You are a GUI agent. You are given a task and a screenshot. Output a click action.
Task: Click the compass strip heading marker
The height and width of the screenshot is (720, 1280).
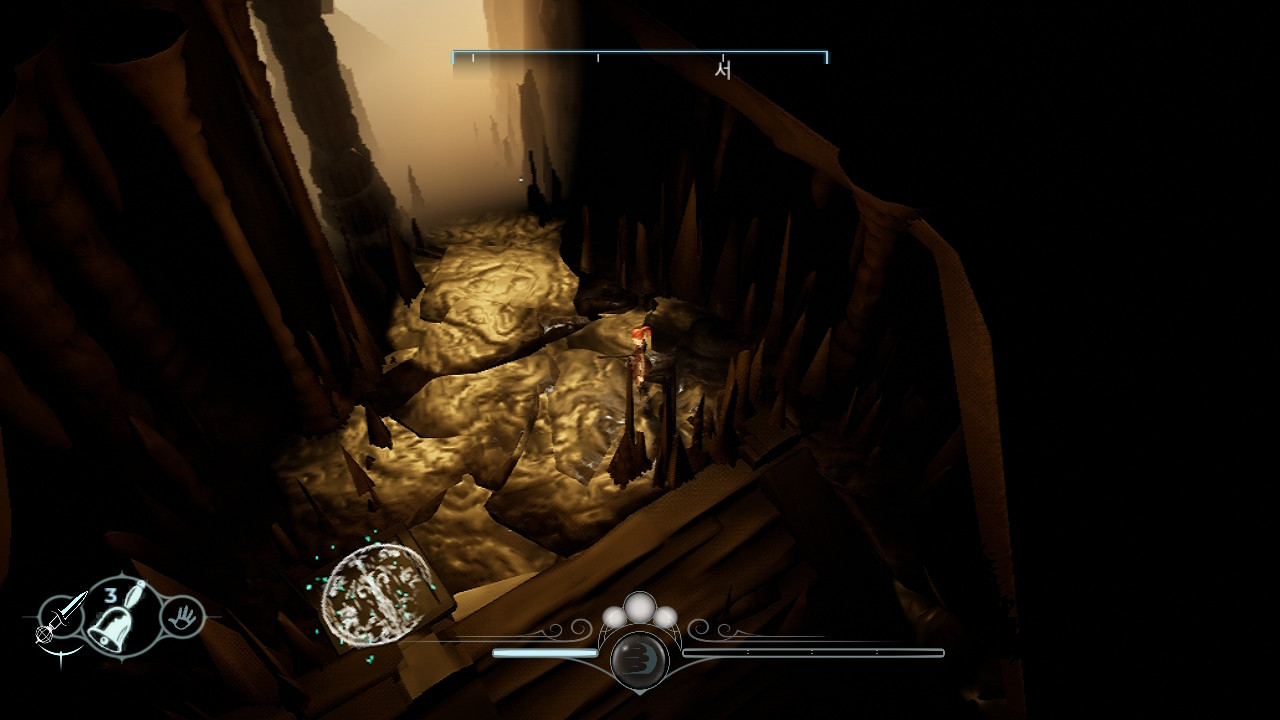click(724, 70)
